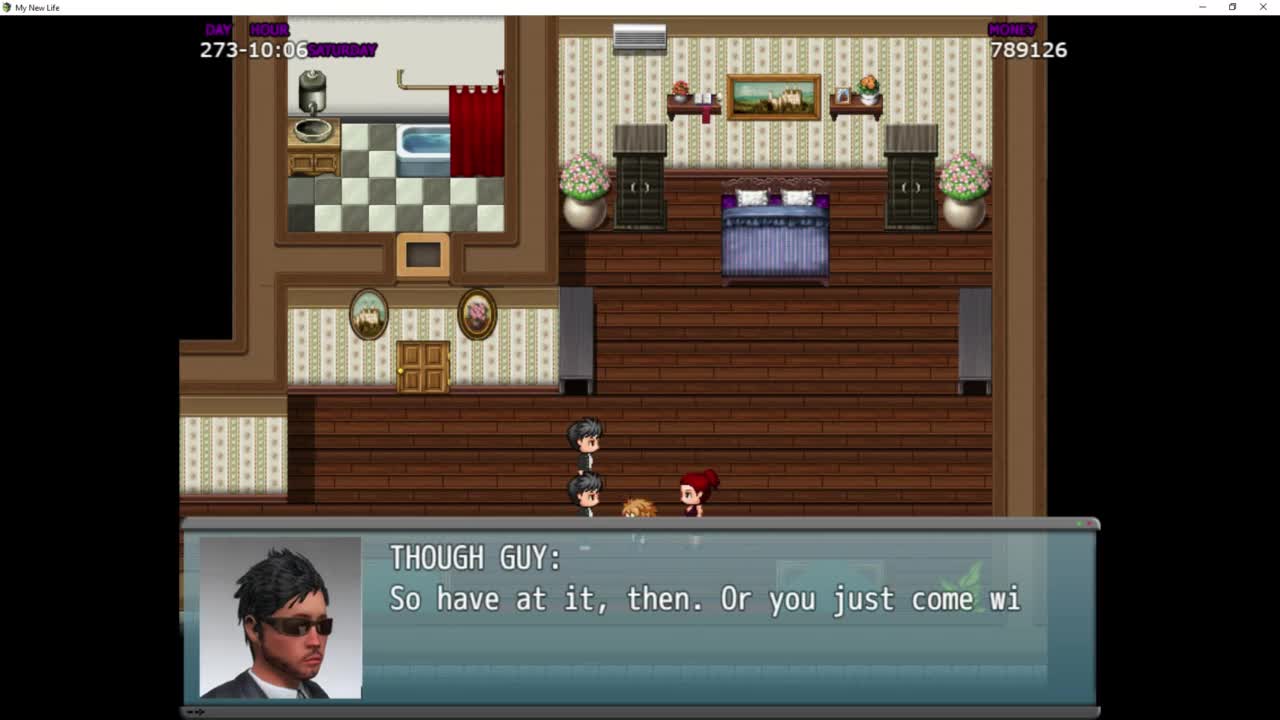Minimize the My New Life window
The width and height of the screenshot is (1280, 720).
click(x=1202, y=7)
